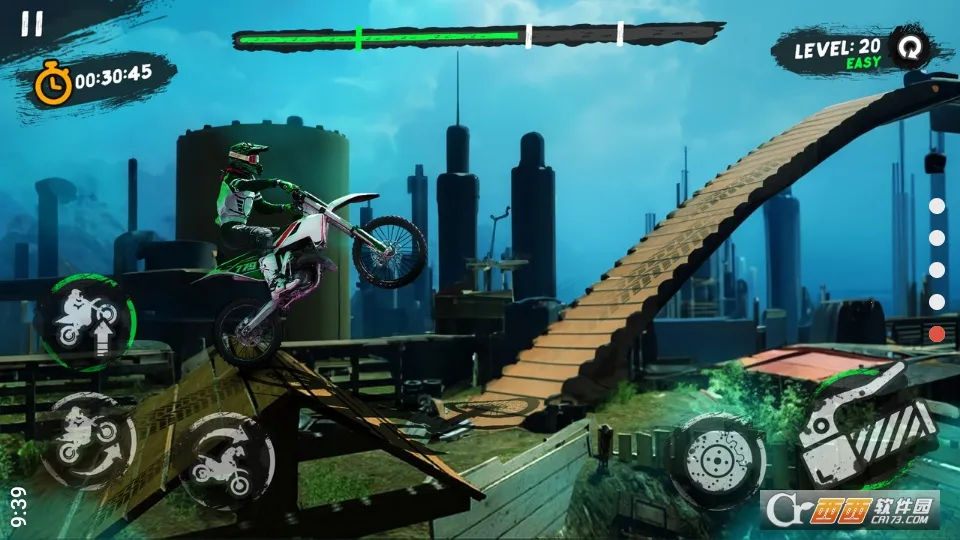Restart the level with the circular arrow
Image resolution: width=960 pixels, height=540 pixels.
[909, 48]
